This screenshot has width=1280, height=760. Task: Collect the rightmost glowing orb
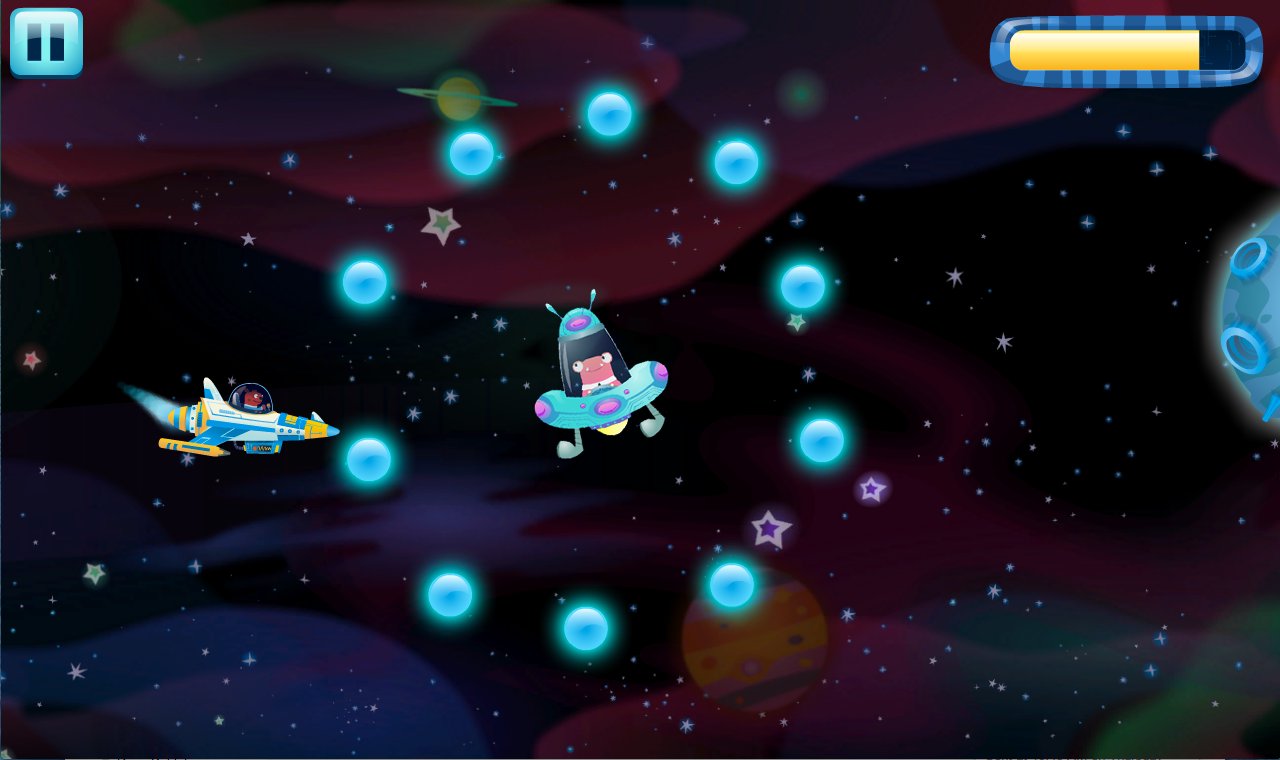820,441
